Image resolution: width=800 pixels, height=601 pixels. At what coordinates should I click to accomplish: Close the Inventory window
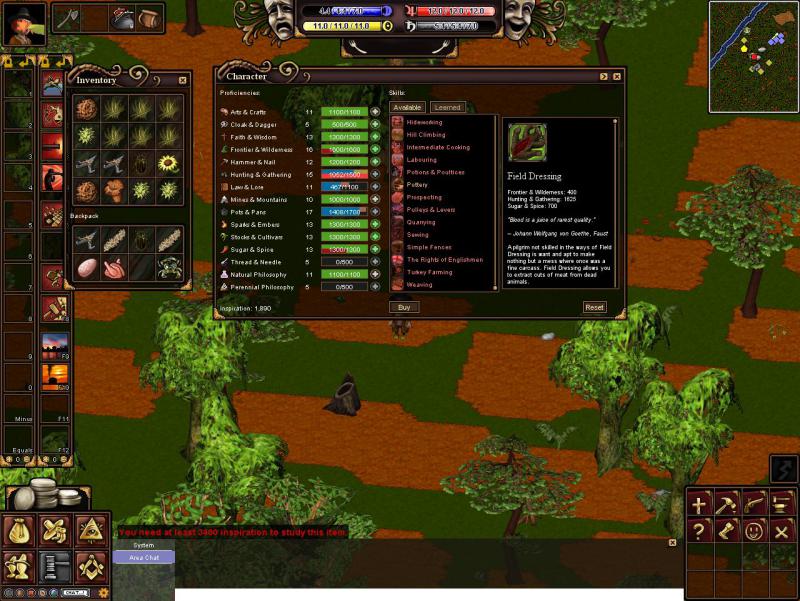tap(182, 80)
